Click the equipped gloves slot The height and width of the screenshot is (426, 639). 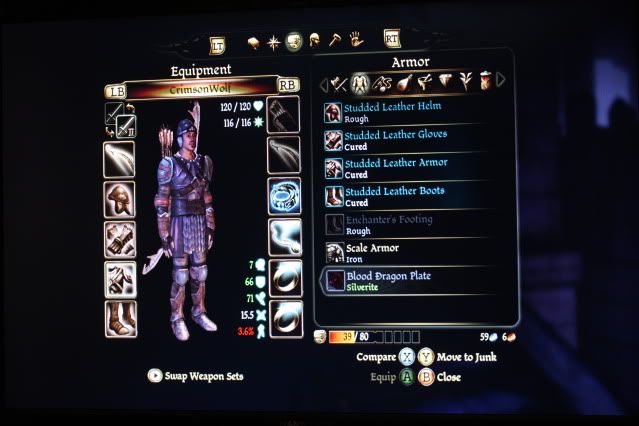coord(119,239)
